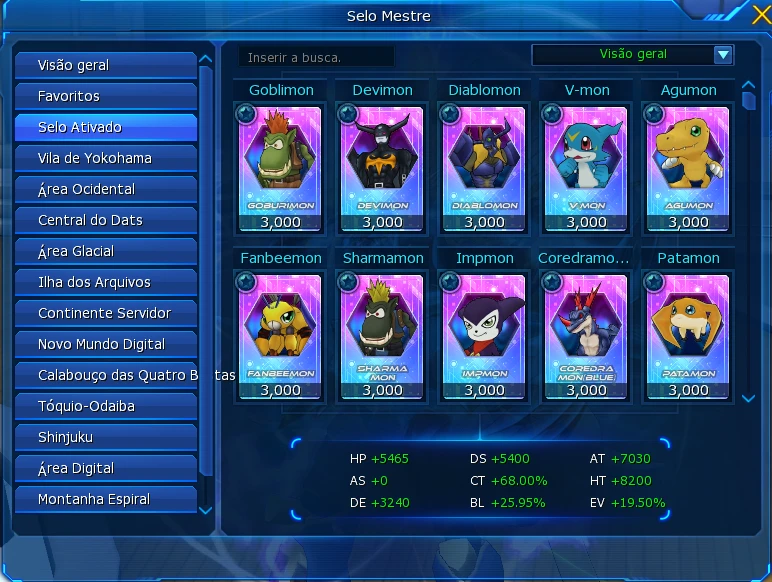Select the Vila de Yokohama category
This screenshot has height=582, width=772.
point(105,158)
